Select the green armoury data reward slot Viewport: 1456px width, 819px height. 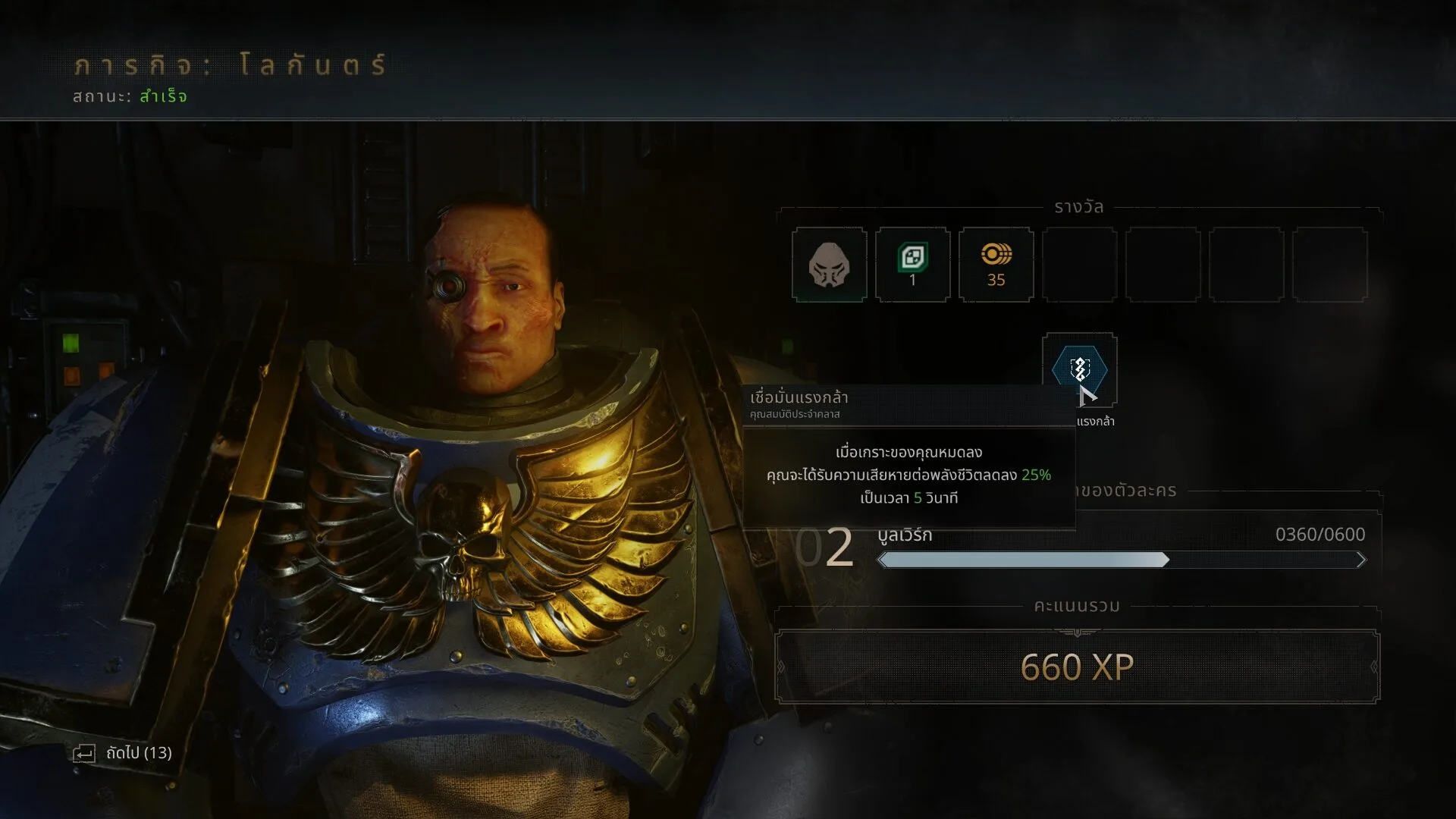pyautogui.click(x=912, y=265)
